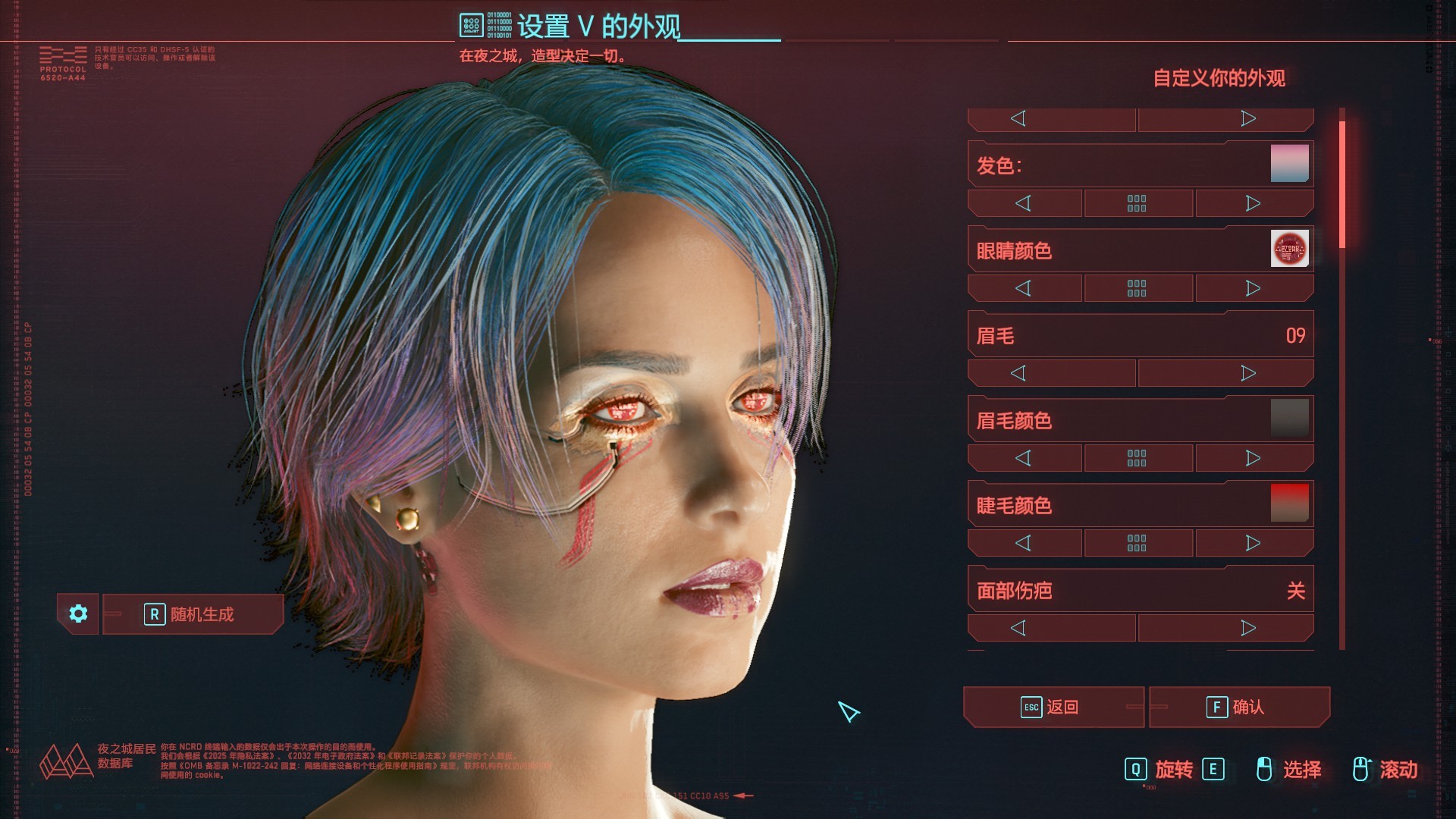1456x819 pixels.
Task: Open the hair color grid picker
Action: coord(1137,203)
